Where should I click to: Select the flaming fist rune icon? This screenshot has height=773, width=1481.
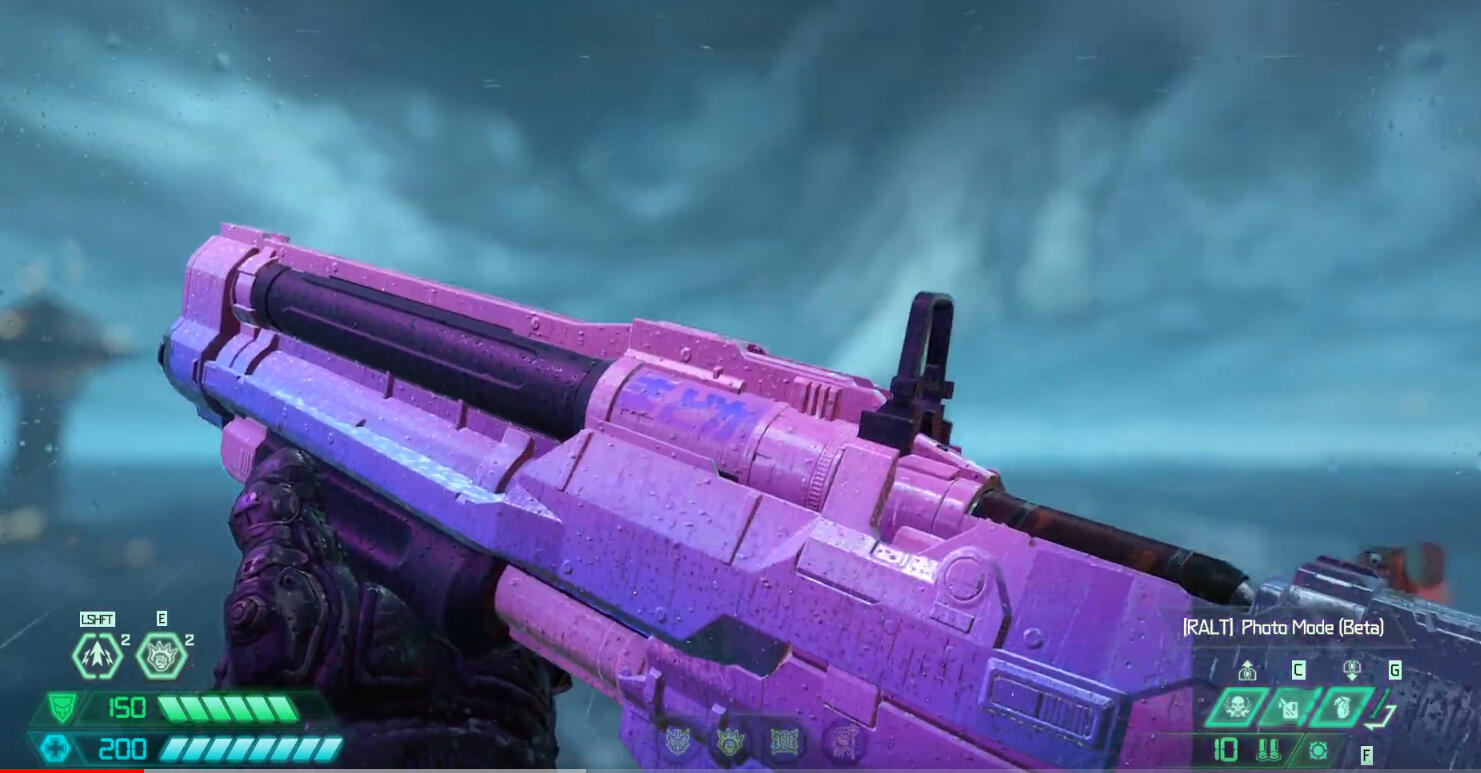click(729, 742)
